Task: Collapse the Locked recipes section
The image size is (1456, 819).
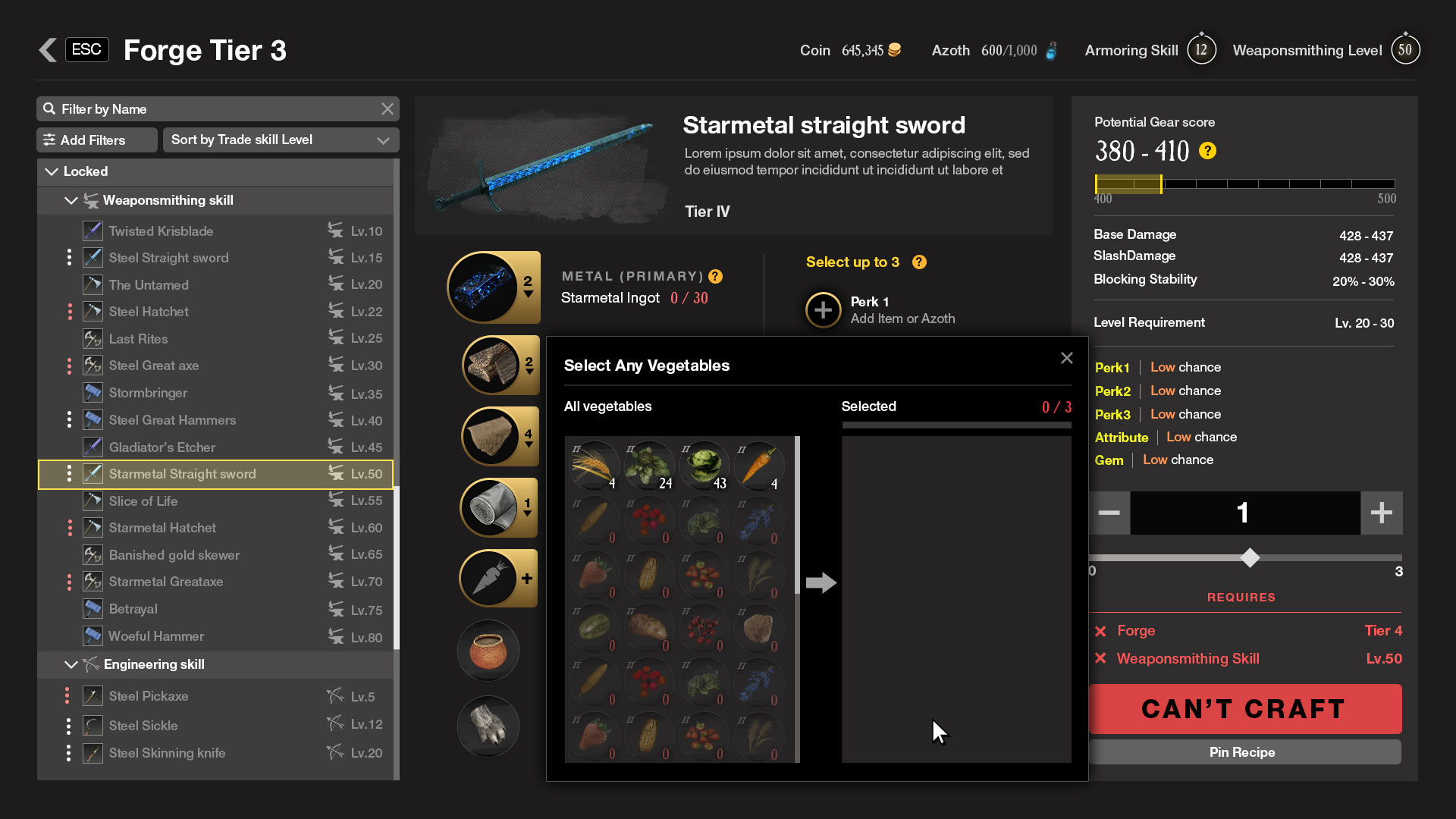Action: [x=52, y=171]
